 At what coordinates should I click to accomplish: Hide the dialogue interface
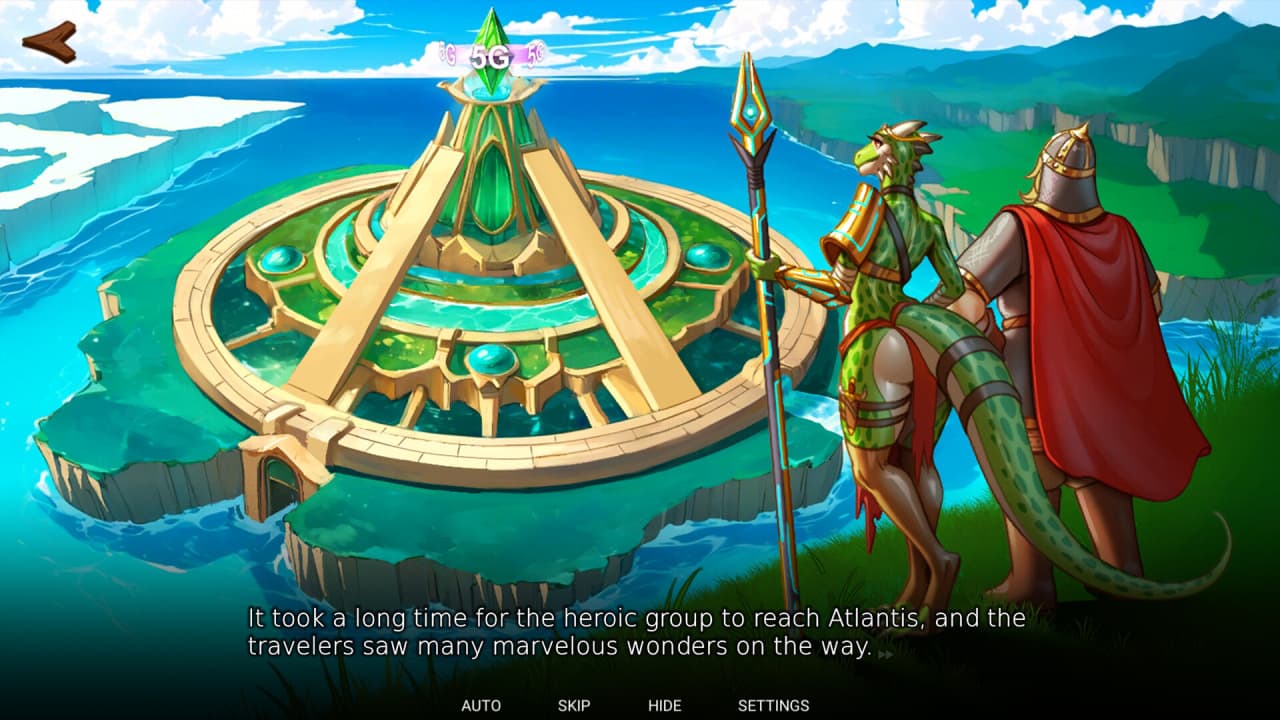[664, 705]
